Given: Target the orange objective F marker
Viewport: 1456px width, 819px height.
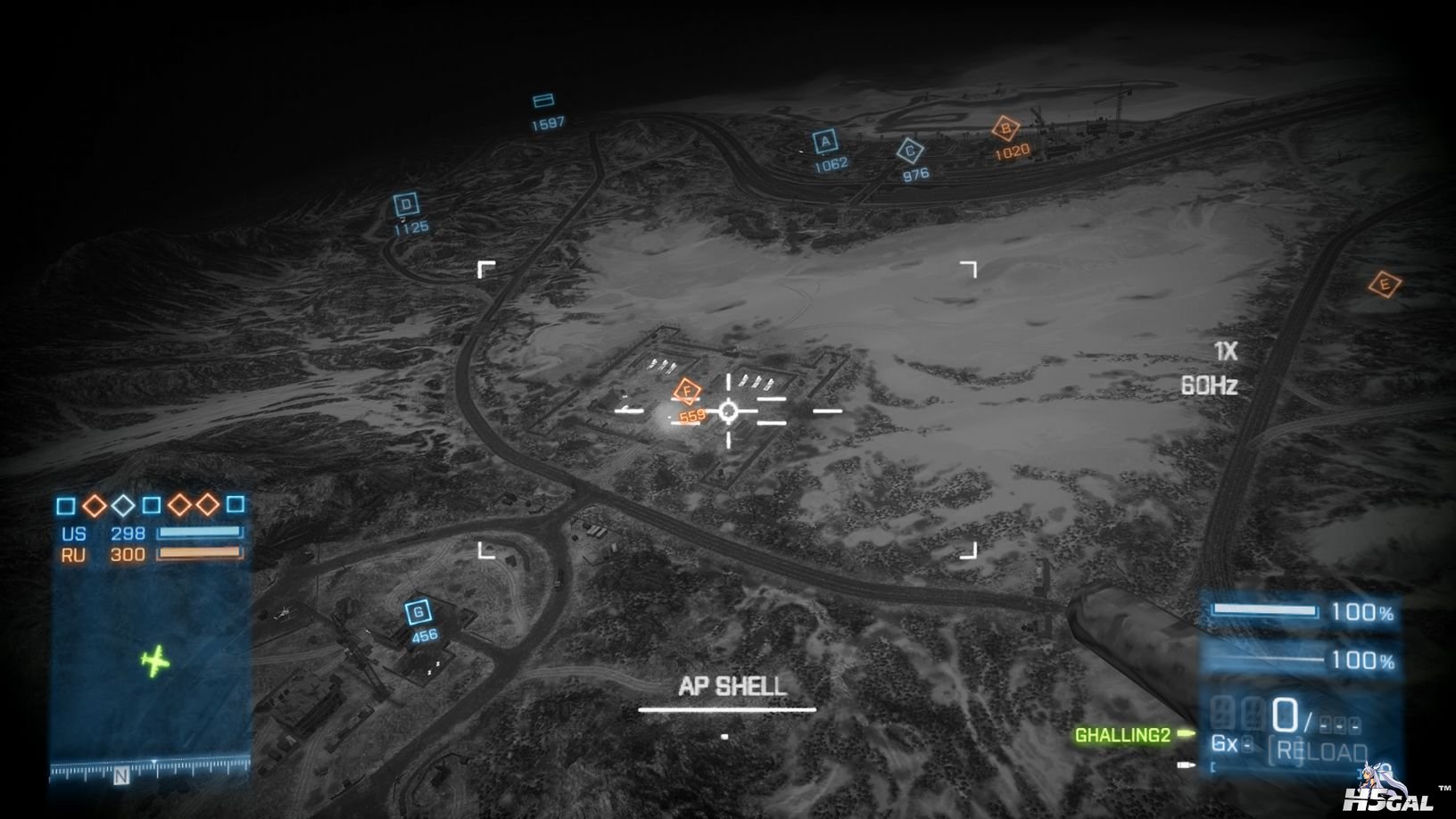Looking at the screenshot, I should [686, 391].
